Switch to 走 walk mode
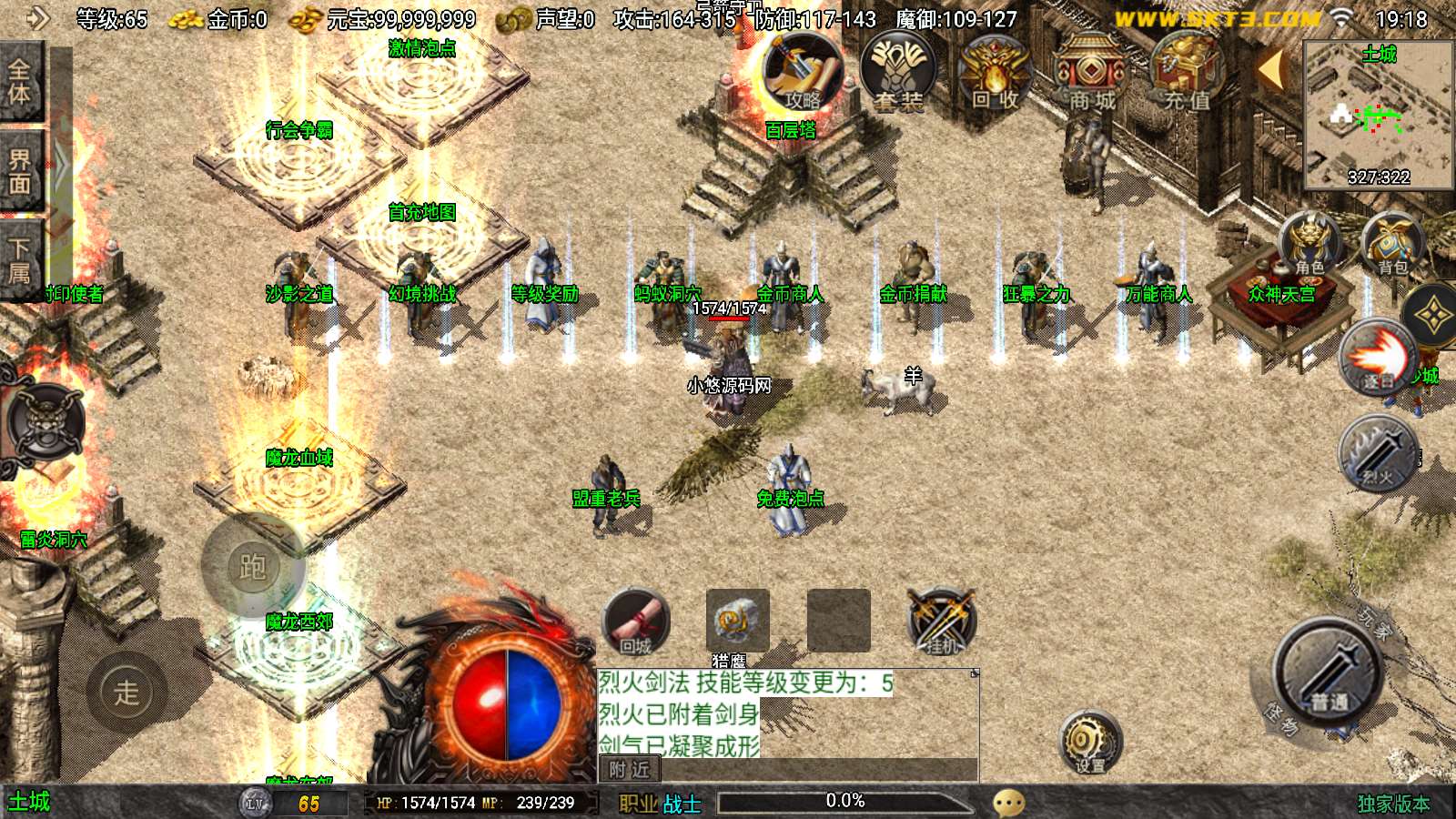The image size is (1456, 819). pos(126,693)
